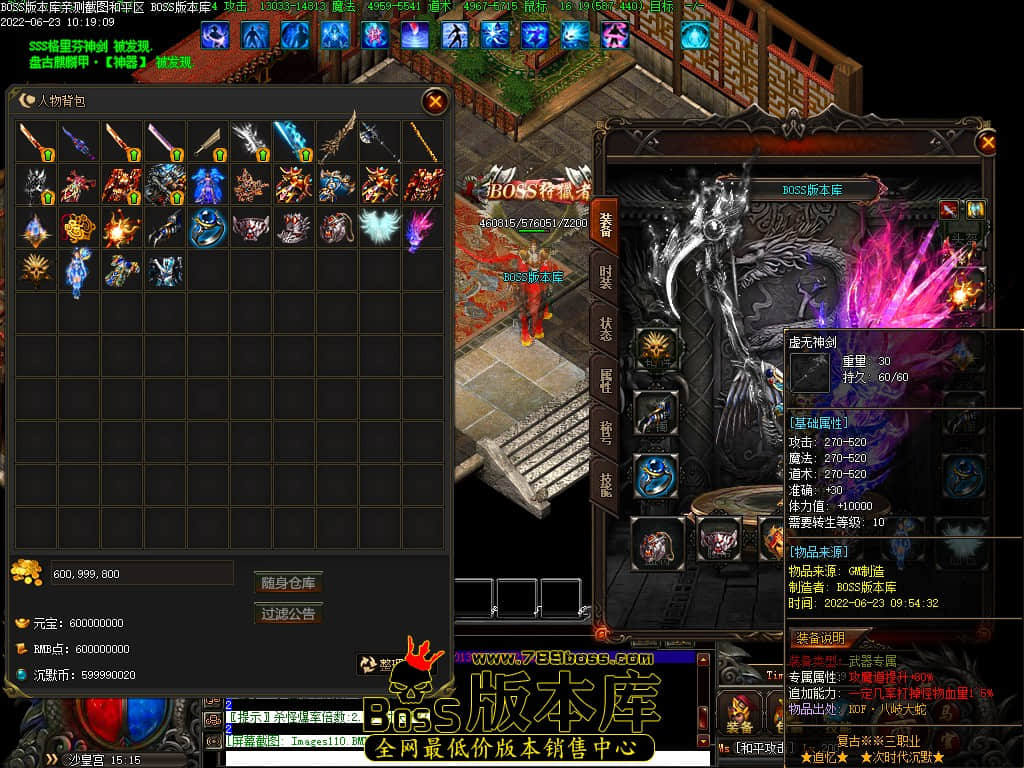This screenshot has width=1024, height=768.
Task: Open the 随身仓库 portable warehouse
Action: tap(288, 583)
